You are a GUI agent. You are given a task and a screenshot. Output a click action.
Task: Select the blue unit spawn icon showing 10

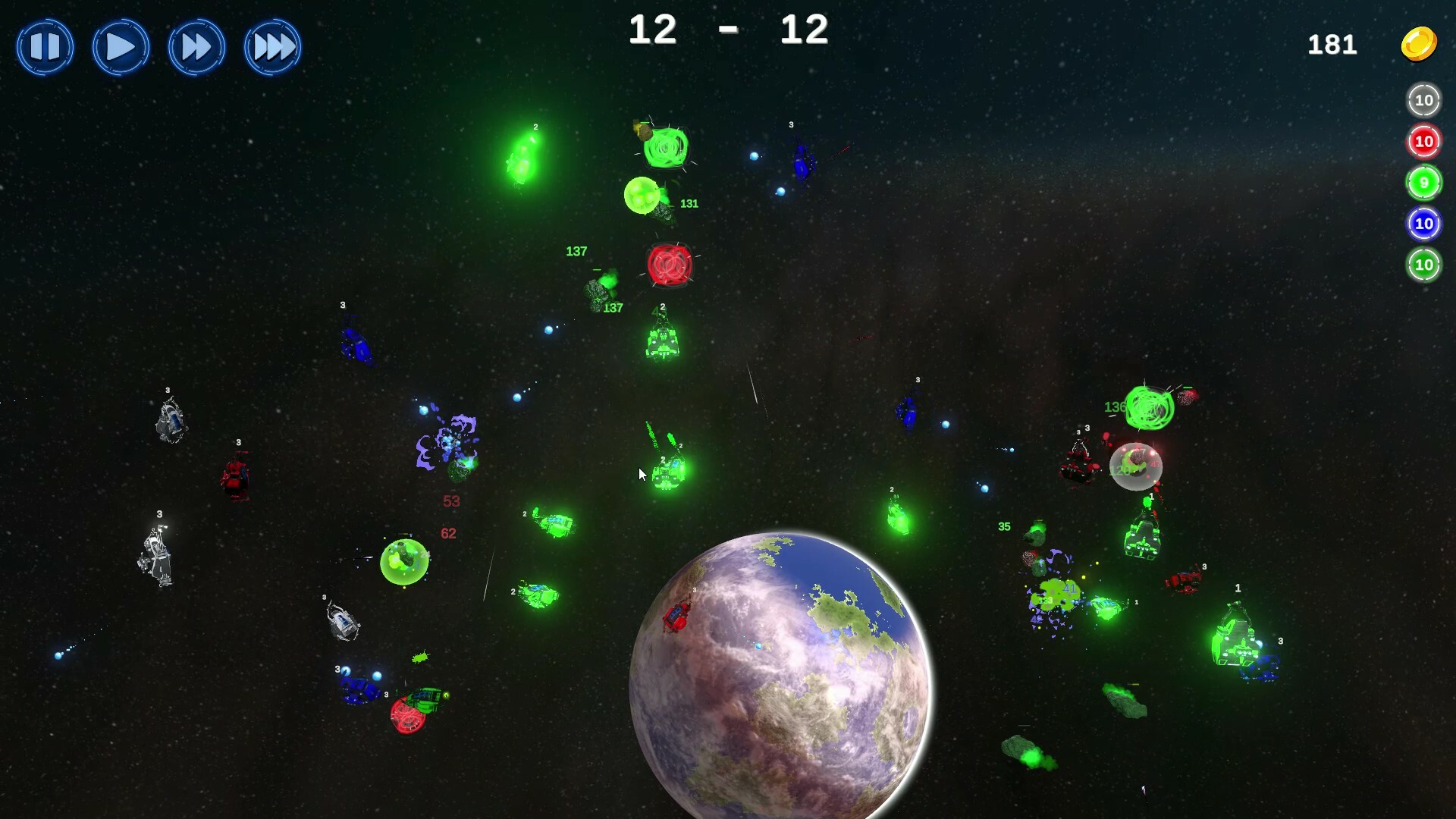pyautogui.click(x=1423, y=223)
